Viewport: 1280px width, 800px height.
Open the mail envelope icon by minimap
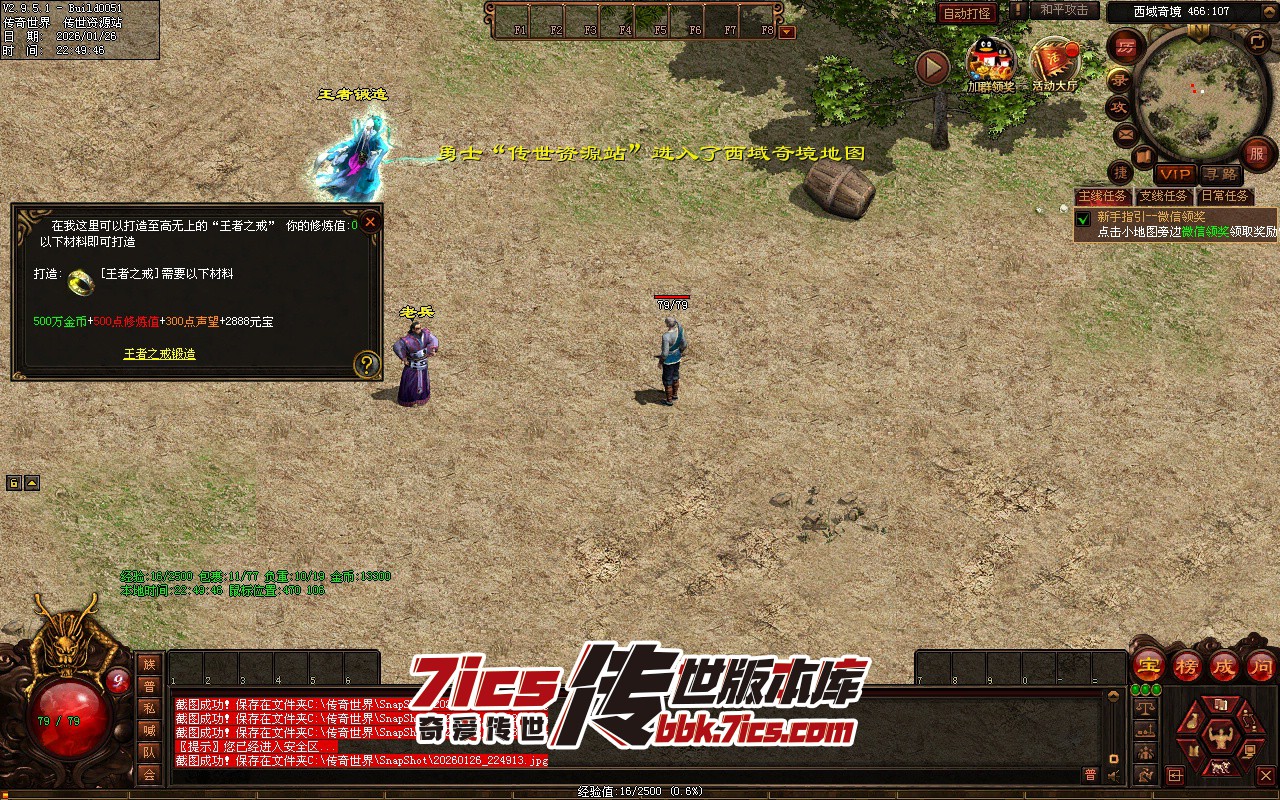pyautogui.click(x=1126, y=133)
